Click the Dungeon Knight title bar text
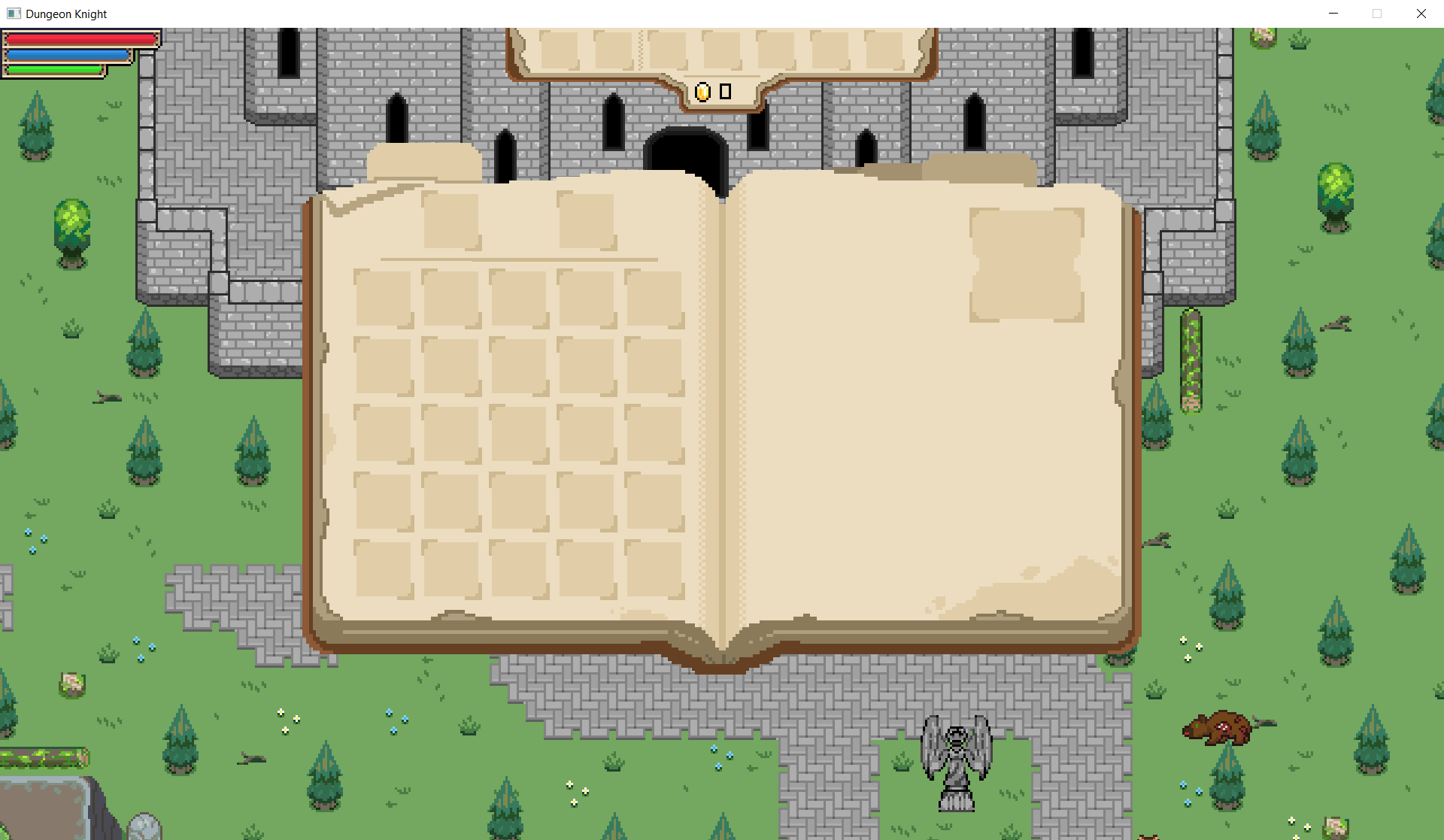This screenshot has height=840, width=1444. coord(66,14)
